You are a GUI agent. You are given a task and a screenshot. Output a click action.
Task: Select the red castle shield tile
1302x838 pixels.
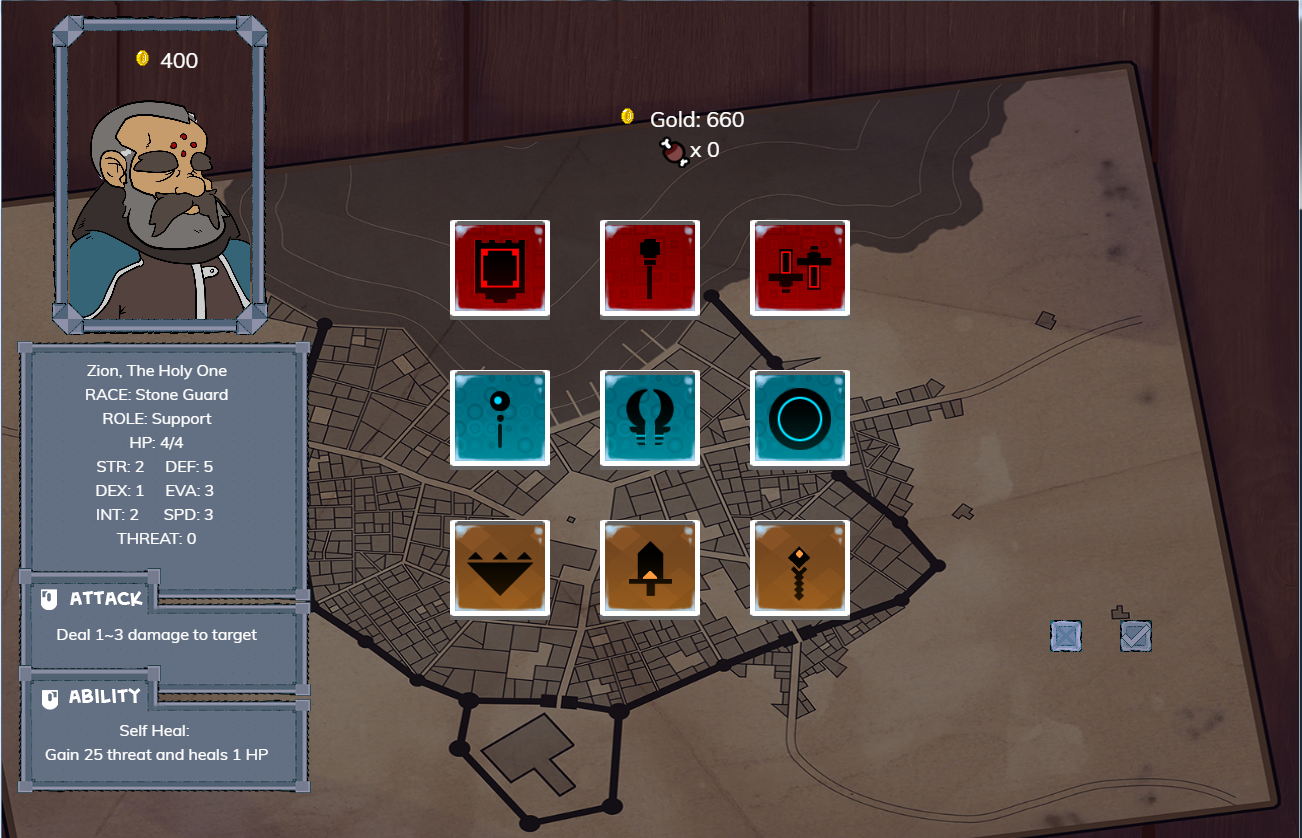tap(500, 268)
